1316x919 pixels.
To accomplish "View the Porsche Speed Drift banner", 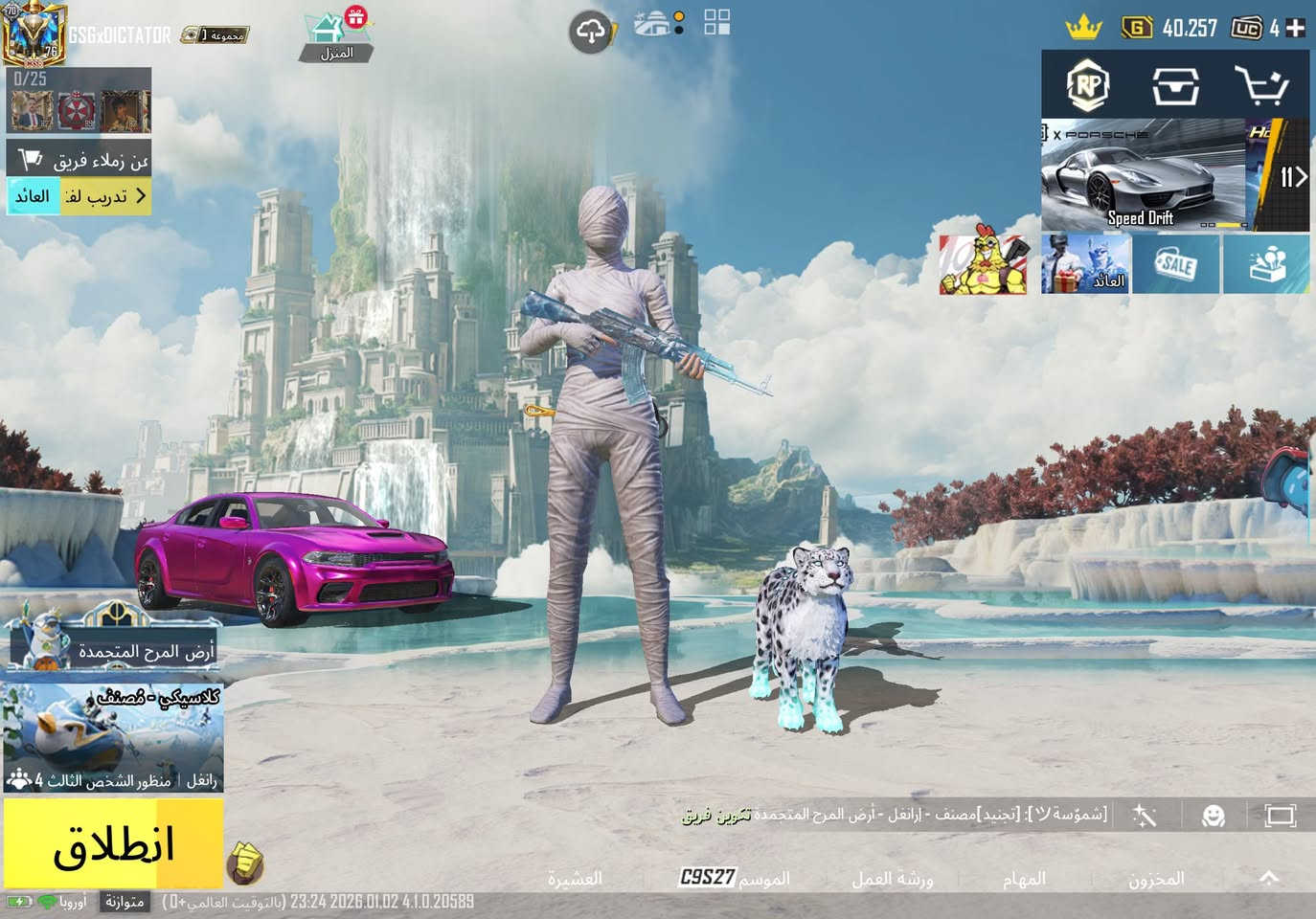I will coord(1143,175).
